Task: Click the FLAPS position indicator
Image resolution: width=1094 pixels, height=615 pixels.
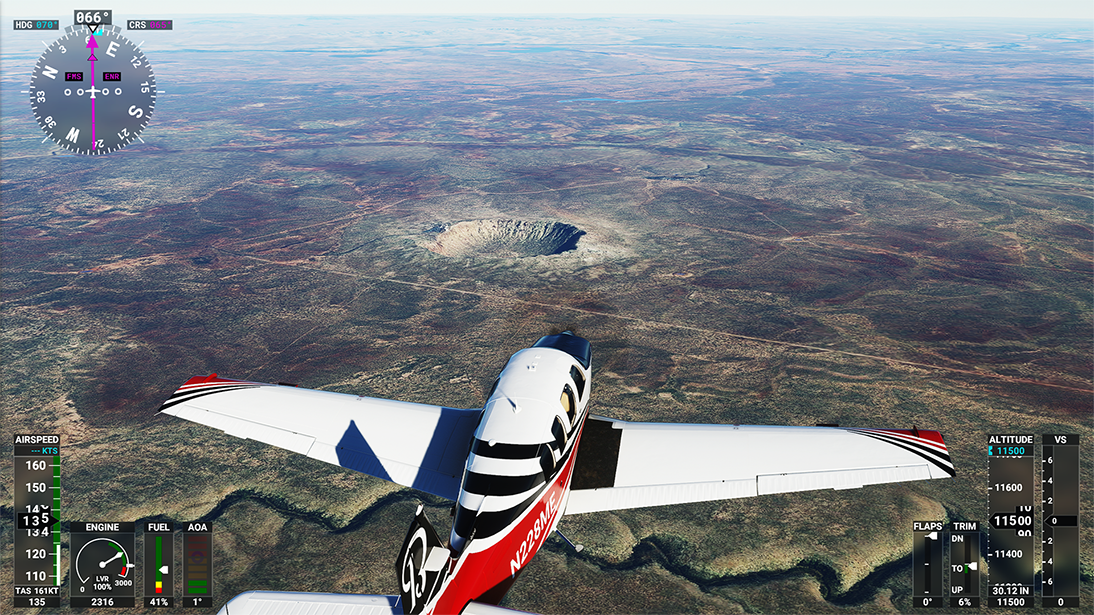Action: click(927, 563)
